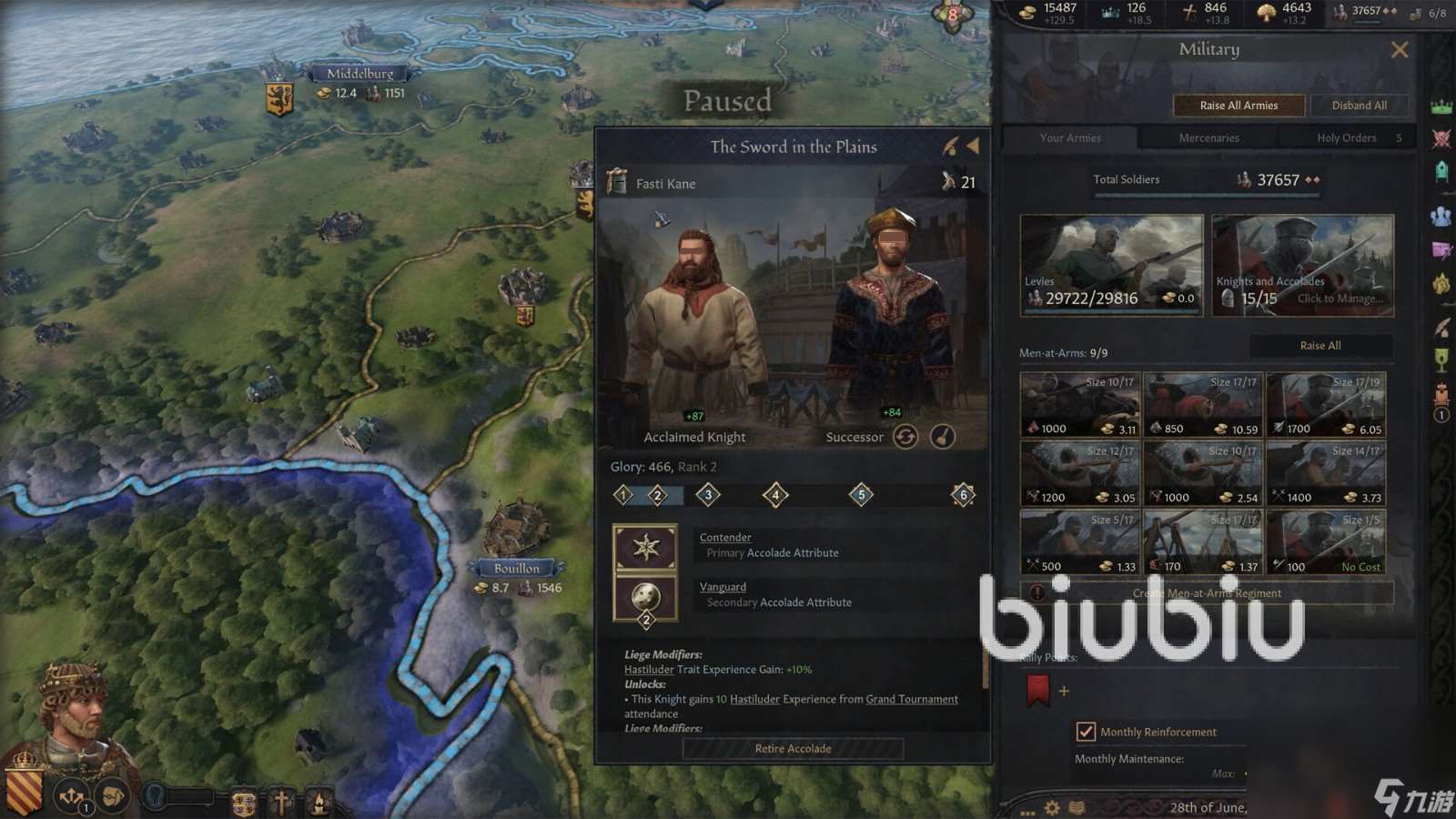The height and width of the screenshot is (819, 1456).
Task: Open the Holy Orders tab
Action: [x=1347, y=138]
